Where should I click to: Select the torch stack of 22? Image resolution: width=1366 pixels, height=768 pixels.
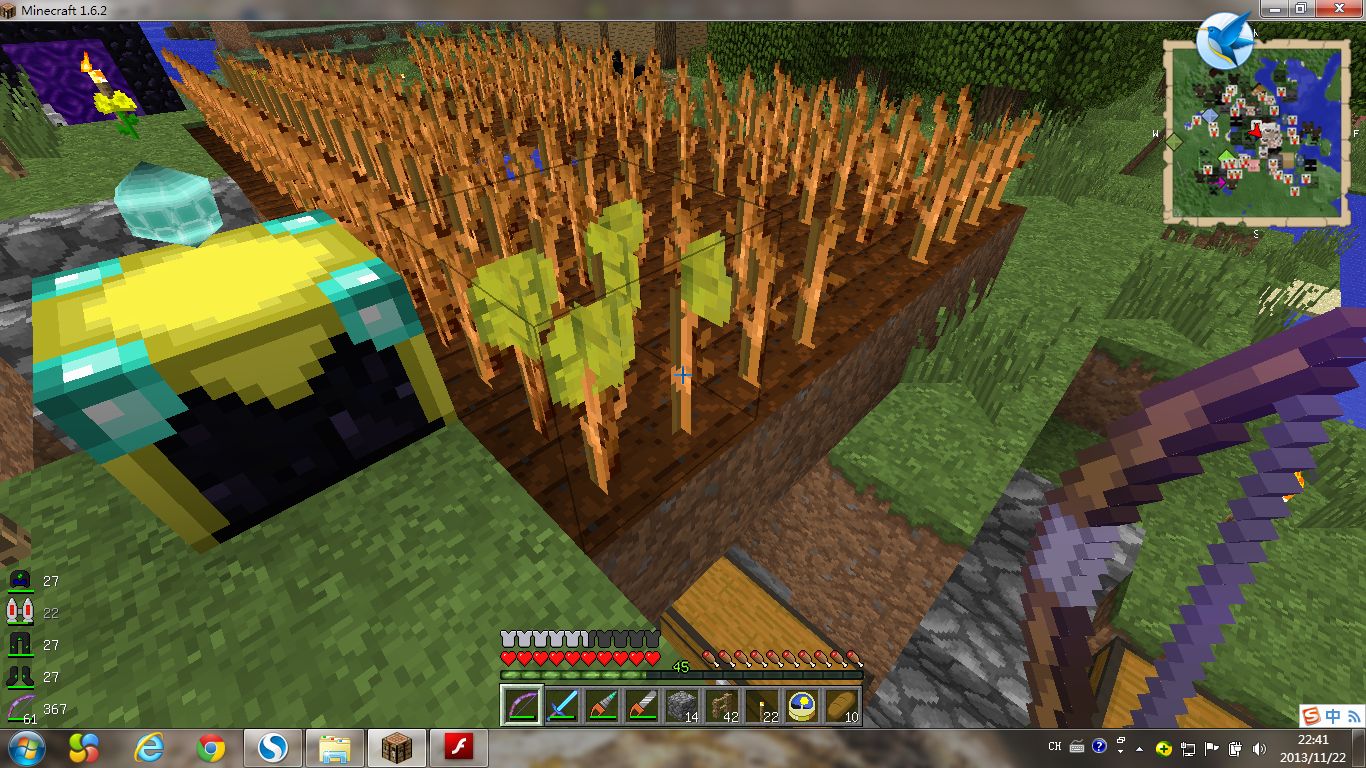click(761, 706)
